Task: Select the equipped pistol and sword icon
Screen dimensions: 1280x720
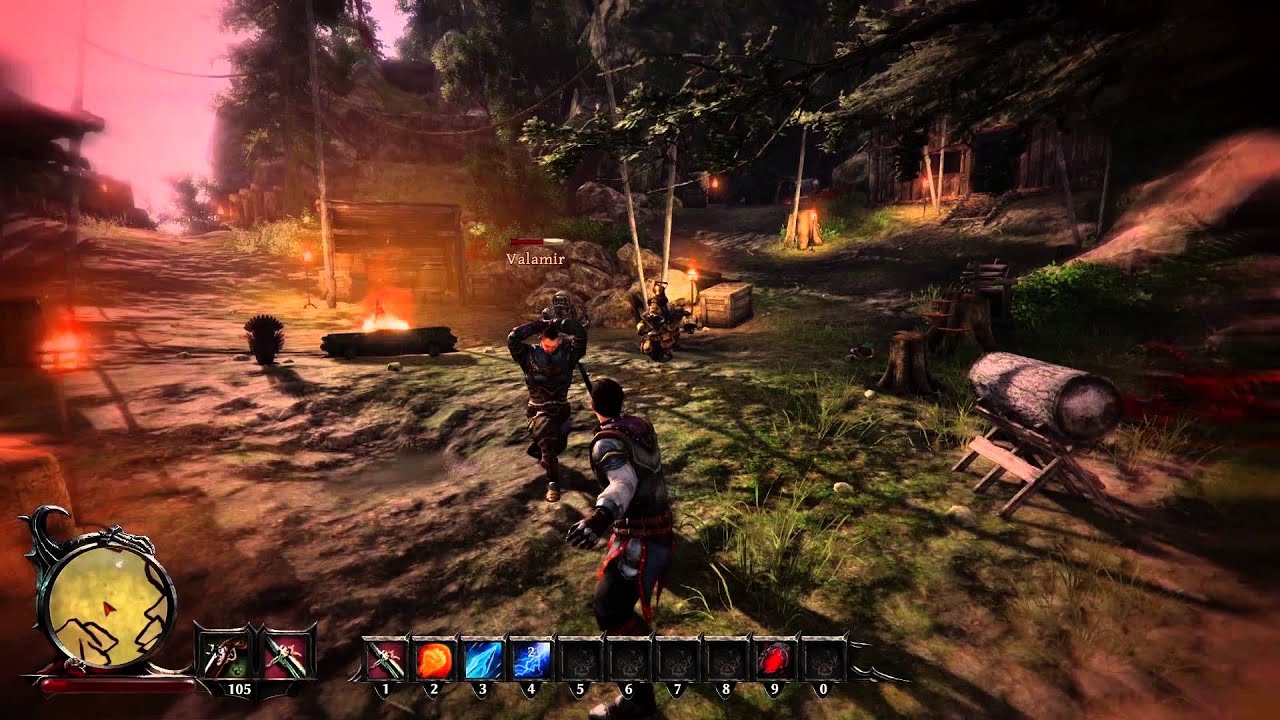Action: [224, 654]
